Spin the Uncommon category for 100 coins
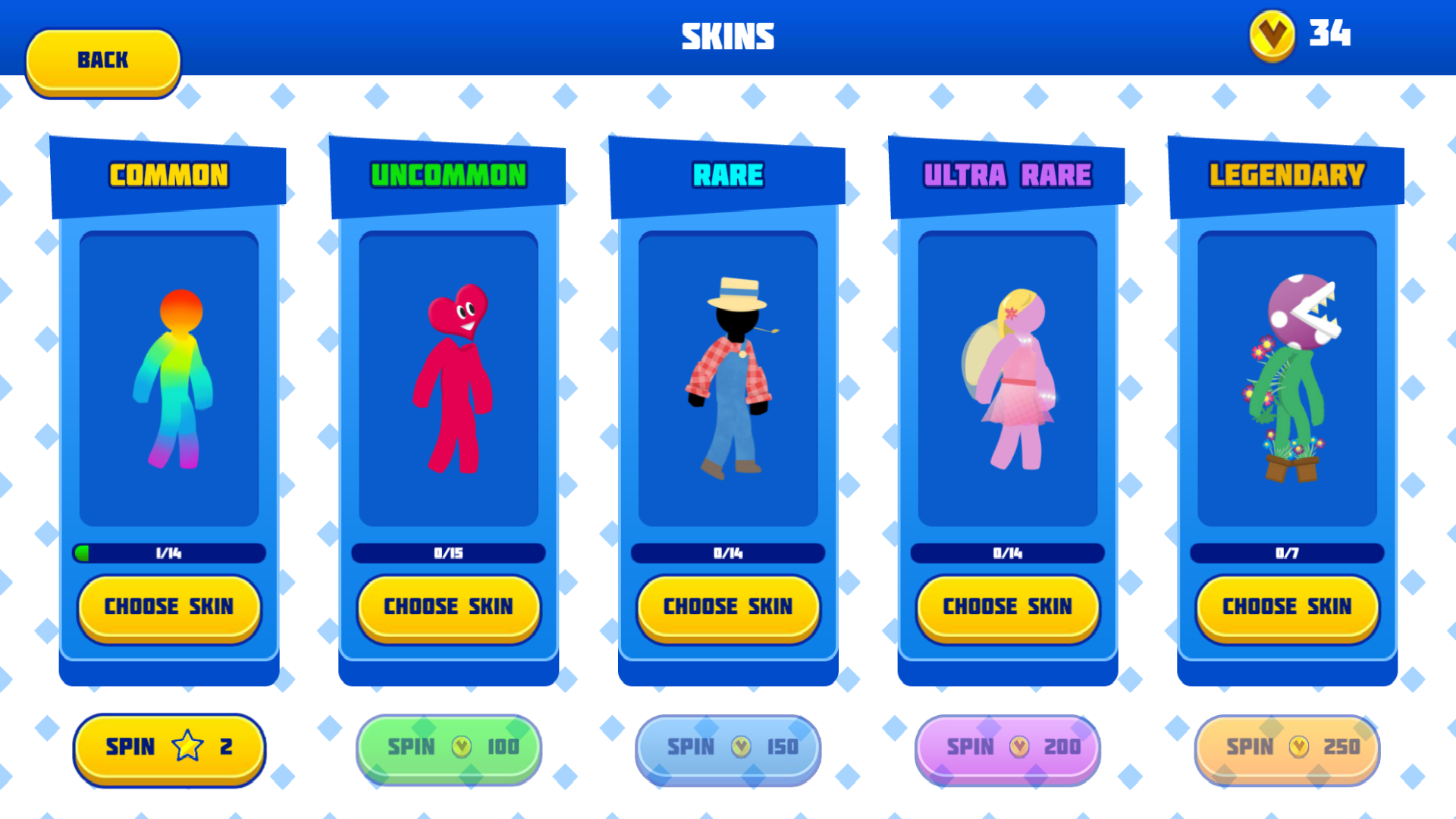 pos(447,747)
